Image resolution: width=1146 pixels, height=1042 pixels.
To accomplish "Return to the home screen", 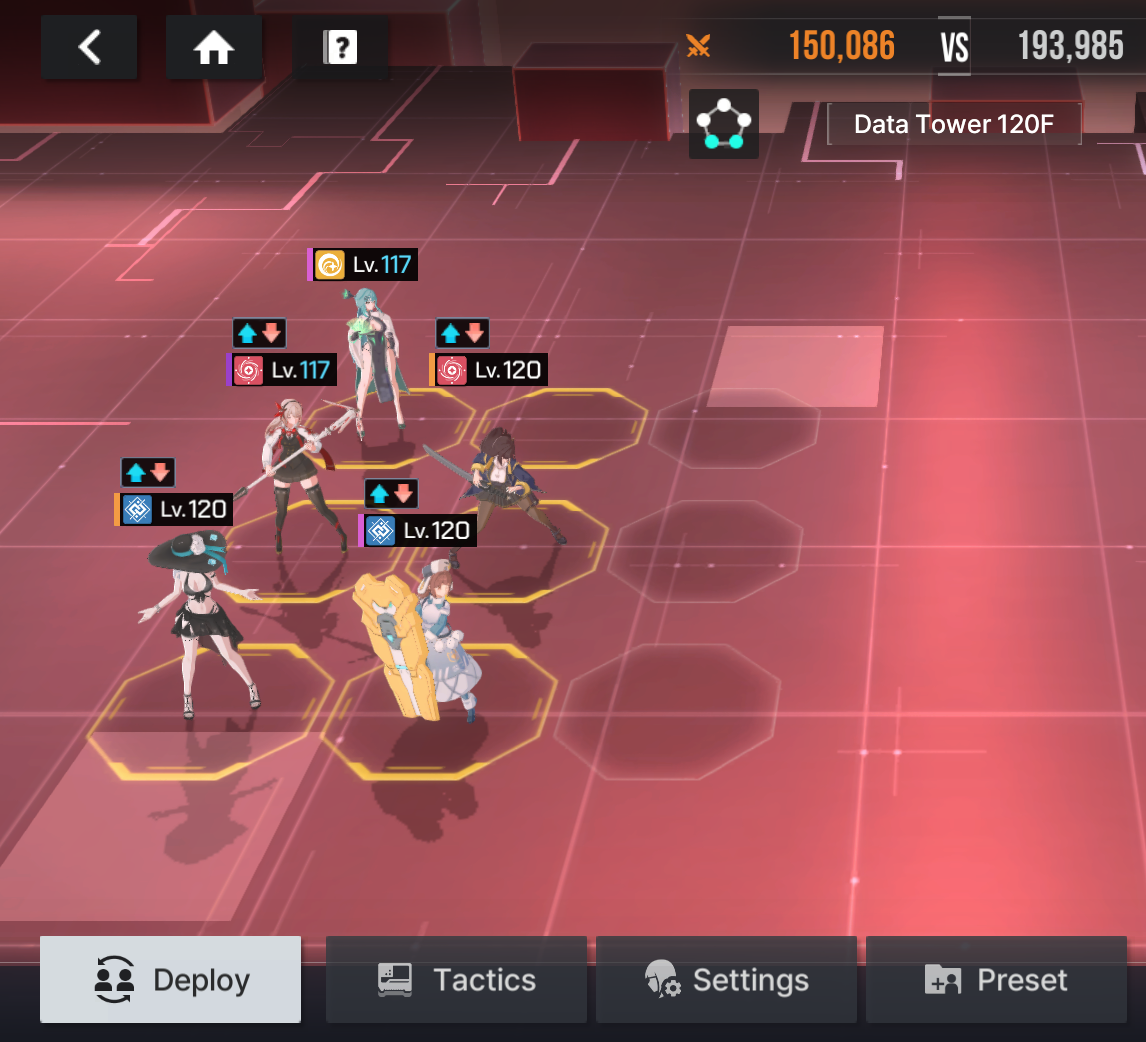I will (x=214, y=47).
